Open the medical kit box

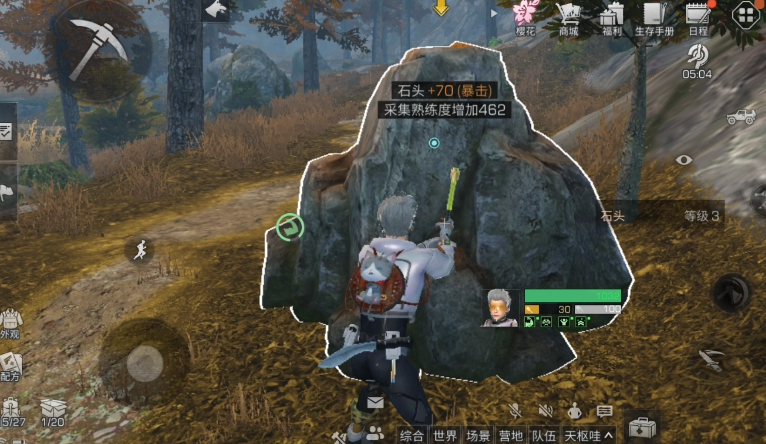pos(640,425)
